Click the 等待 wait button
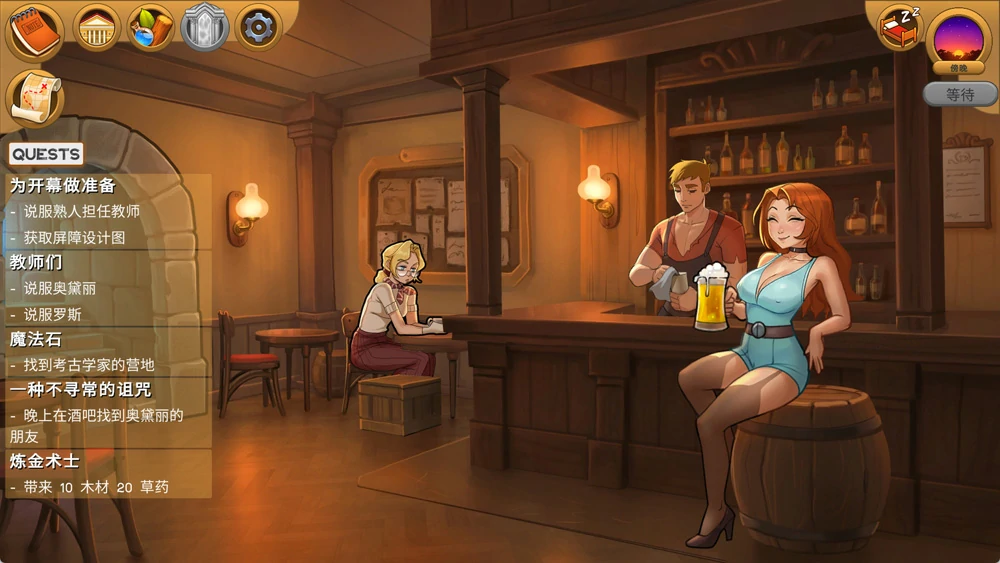Screen dimensions: 1000x563 tap(960, 95)
